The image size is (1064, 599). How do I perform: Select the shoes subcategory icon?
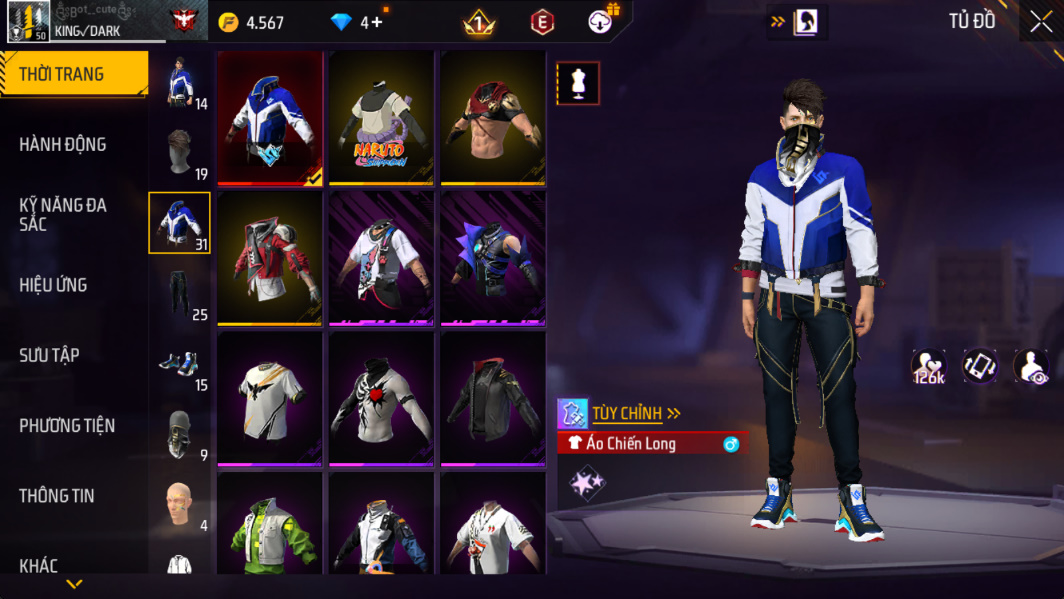(180, 365)
